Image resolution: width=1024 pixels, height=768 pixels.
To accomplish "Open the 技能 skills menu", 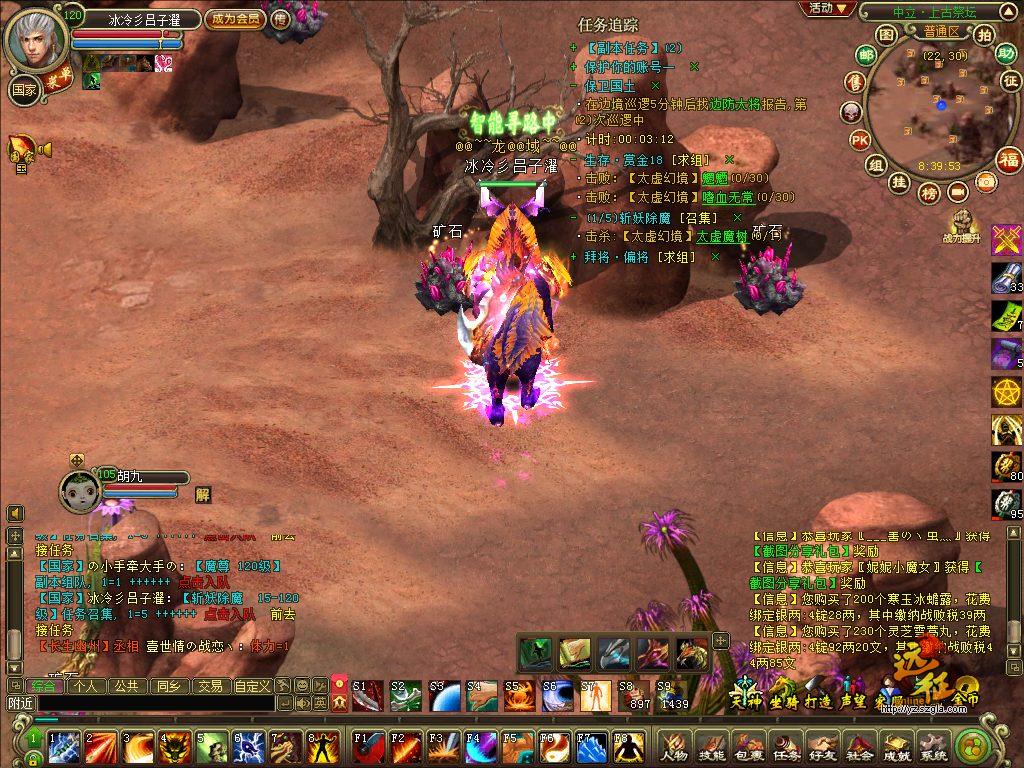I will pyautogui.click(x=711, y=746).
